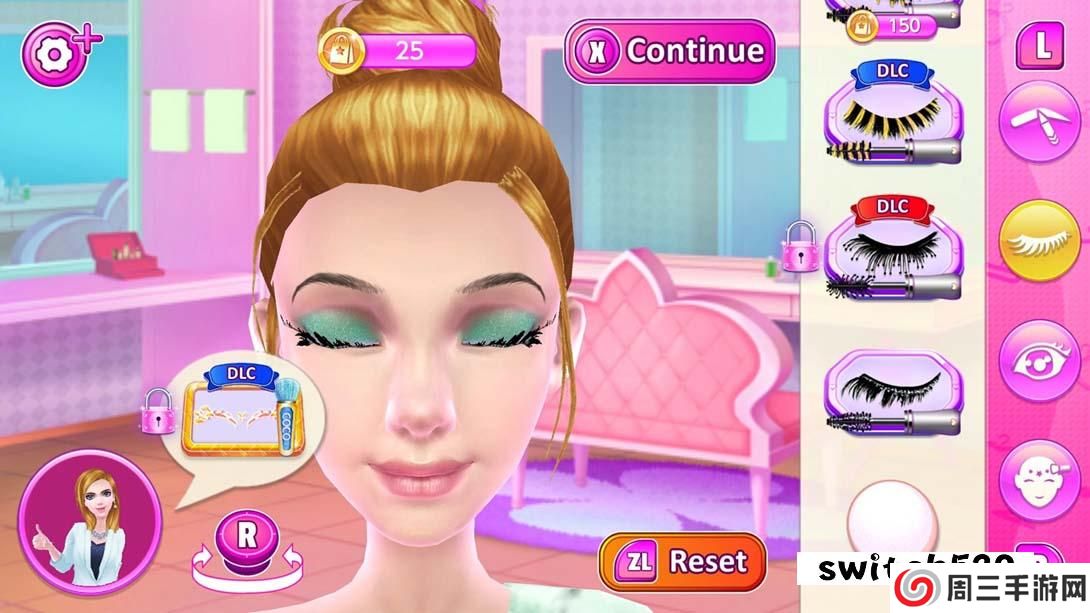Reset the makeup with Reset button
The height and width of the screenshot is (613, 1090).
point(682,561)
